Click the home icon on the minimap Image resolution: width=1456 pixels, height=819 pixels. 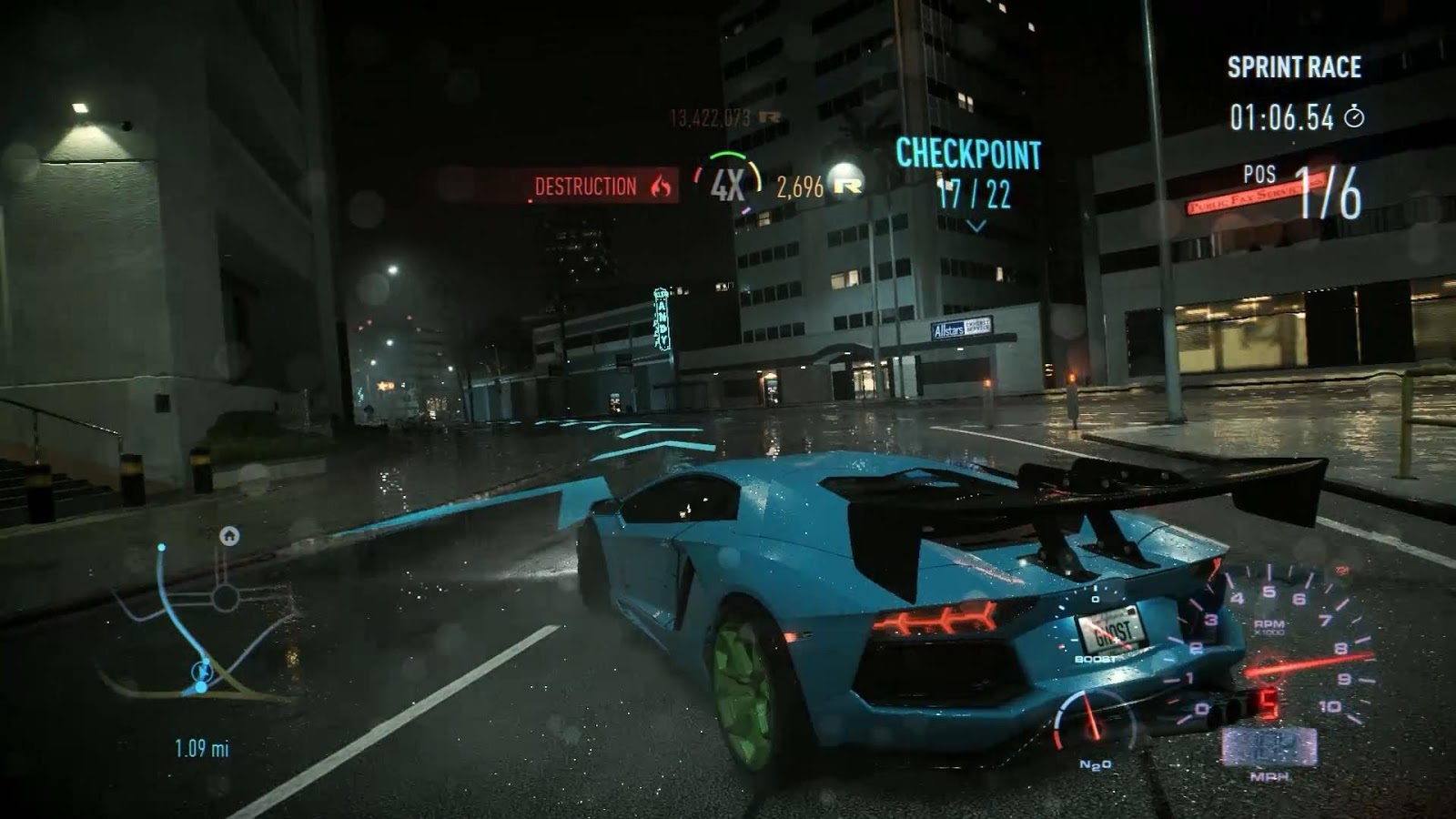[229, 537]
